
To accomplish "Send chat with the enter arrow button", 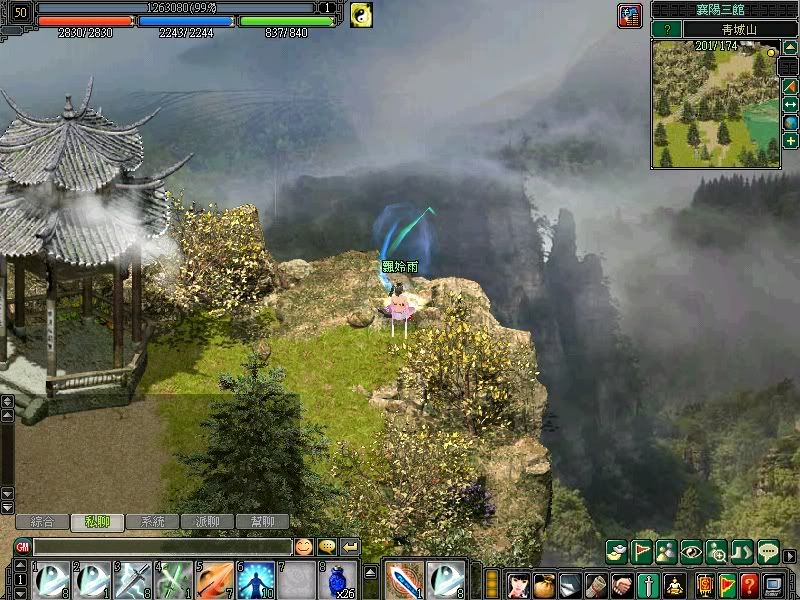I will [x=350, y=547].
